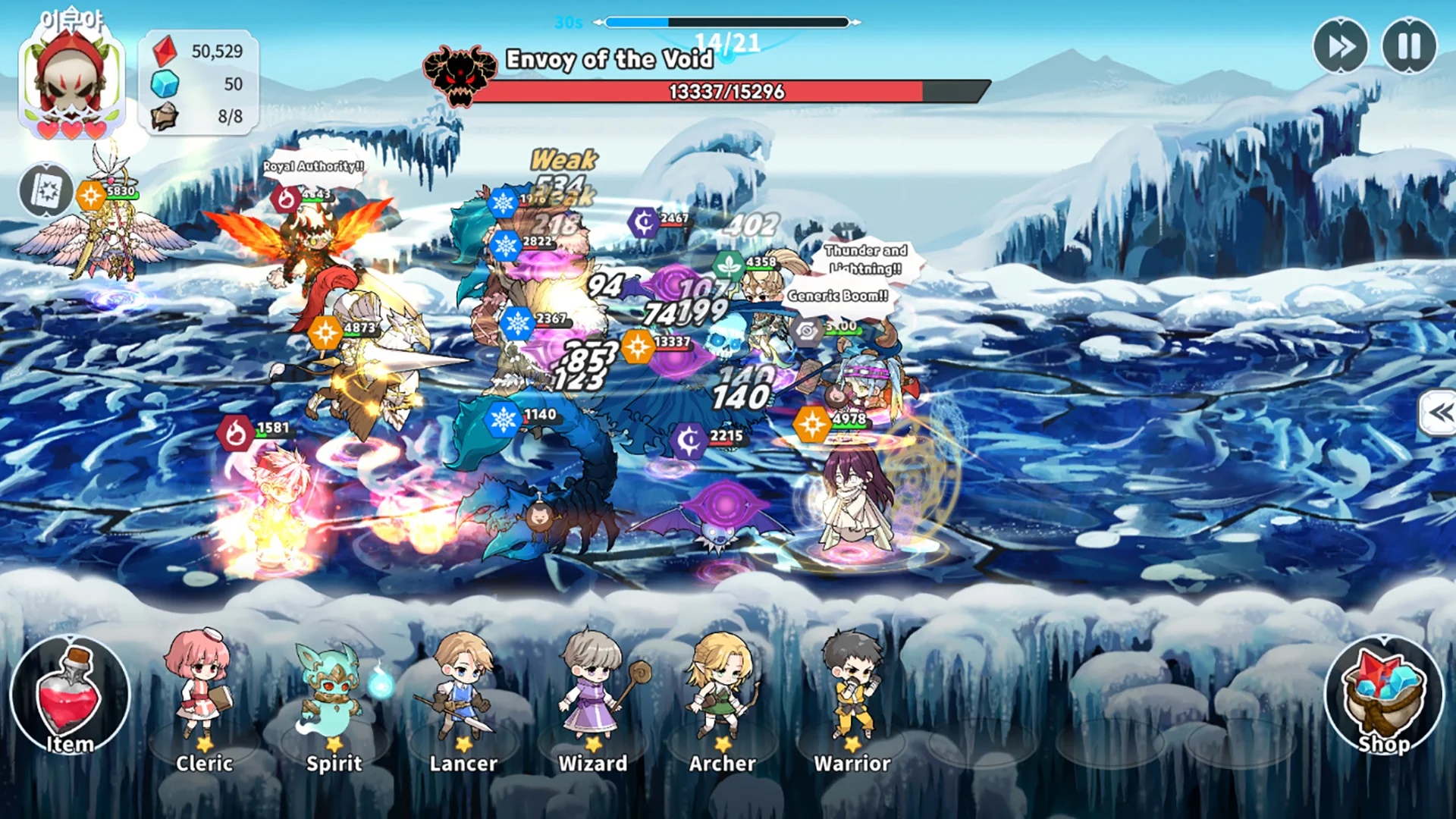Expand the side panel arrow tab

pos(1439,413)
